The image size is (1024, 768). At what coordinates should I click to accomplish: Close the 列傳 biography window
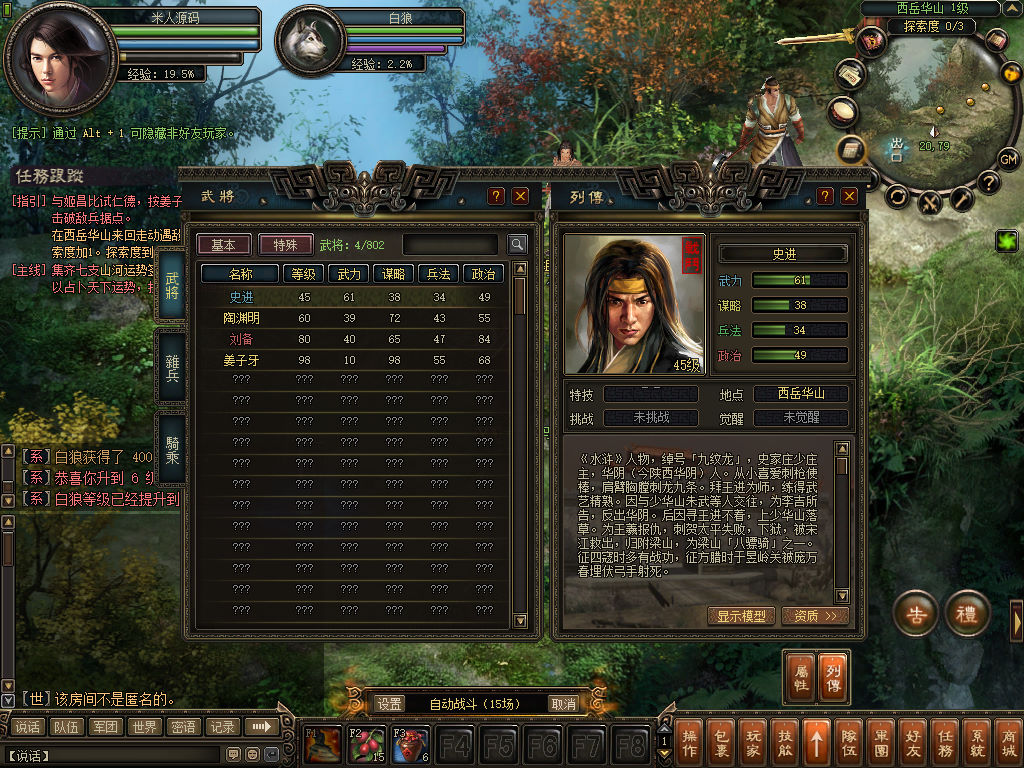(x=849, y=196)
